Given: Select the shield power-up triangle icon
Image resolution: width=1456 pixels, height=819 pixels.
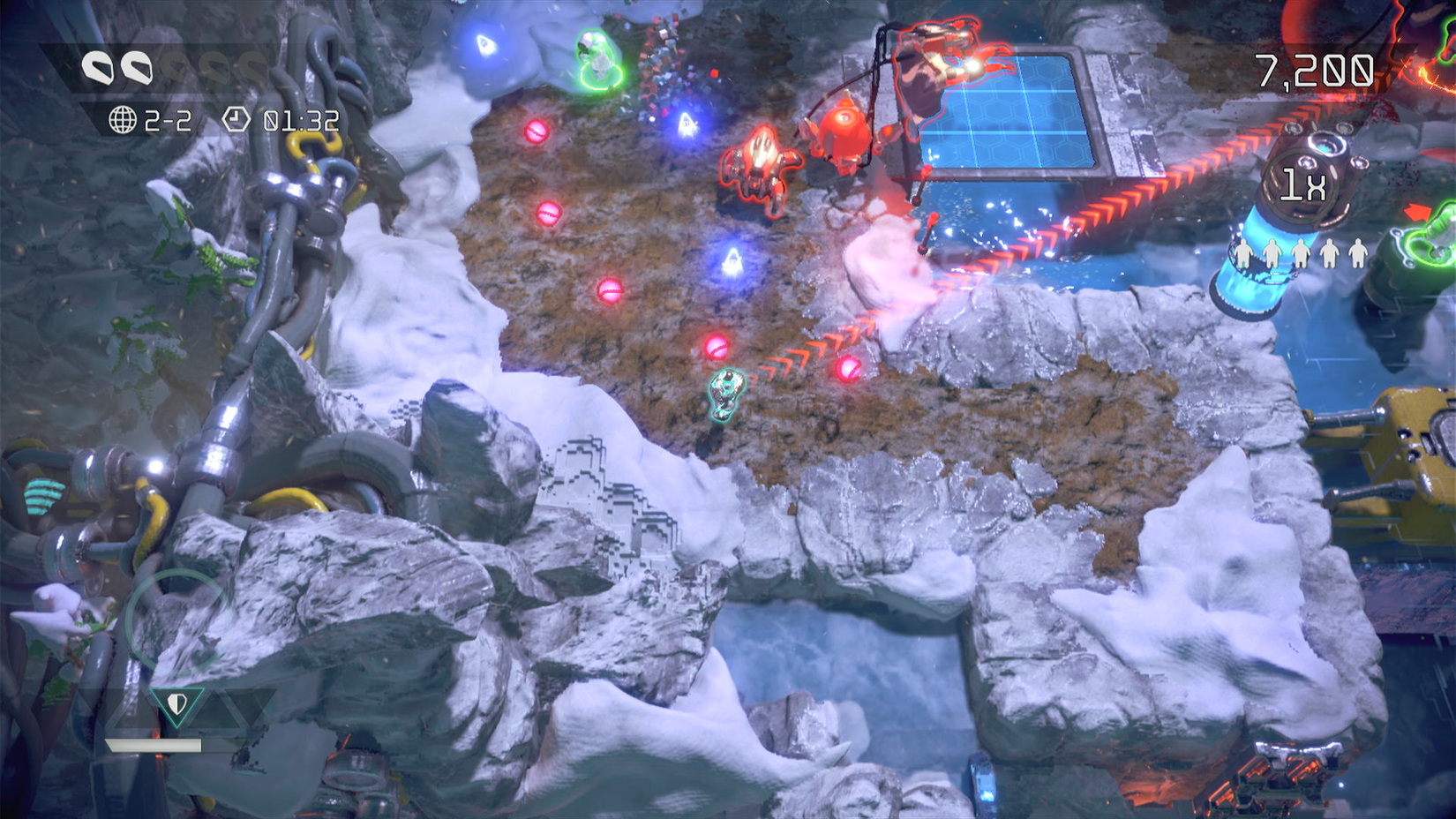Looking at the screenshot, I should pos(176,704).
